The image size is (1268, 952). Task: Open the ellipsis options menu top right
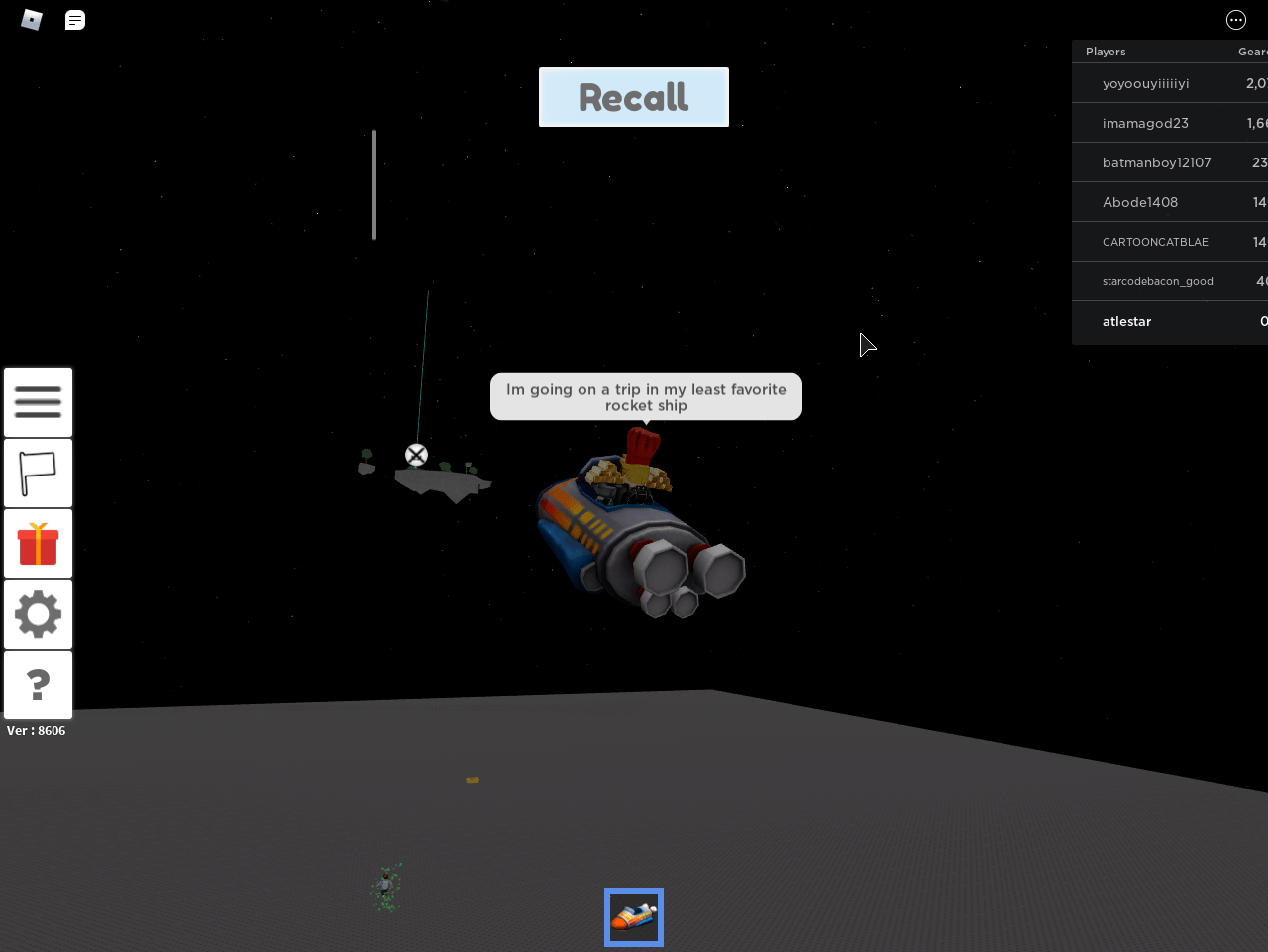1235,19
